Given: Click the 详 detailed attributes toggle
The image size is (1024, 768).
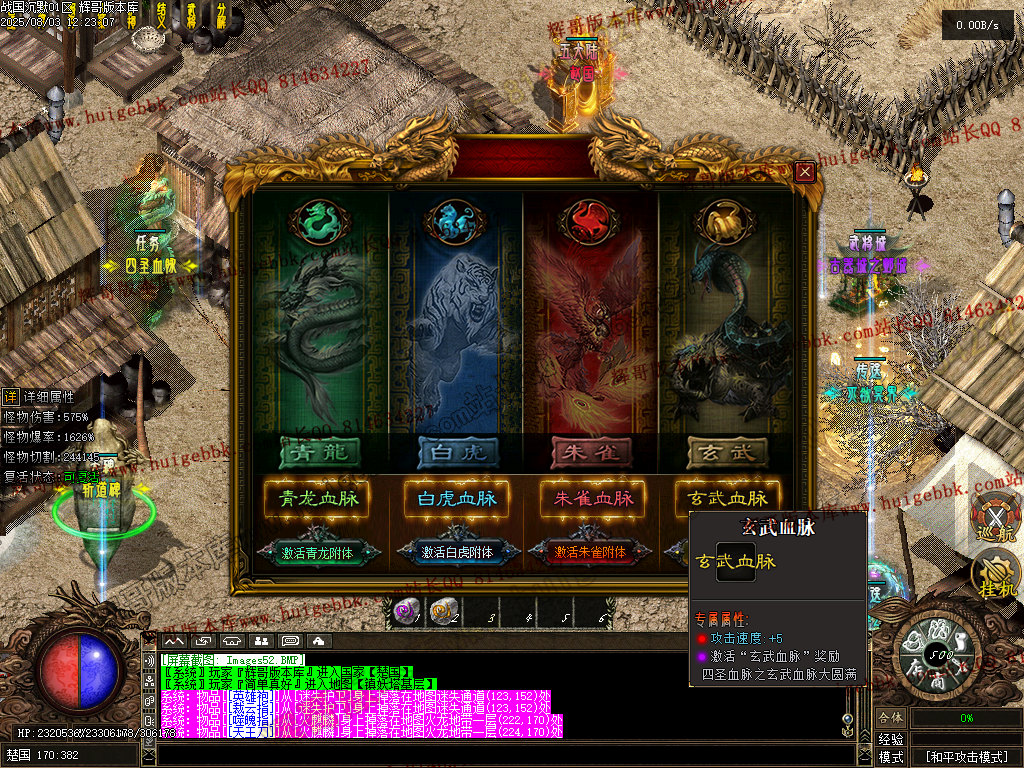Looking at the screenshot, I should 10,397.
